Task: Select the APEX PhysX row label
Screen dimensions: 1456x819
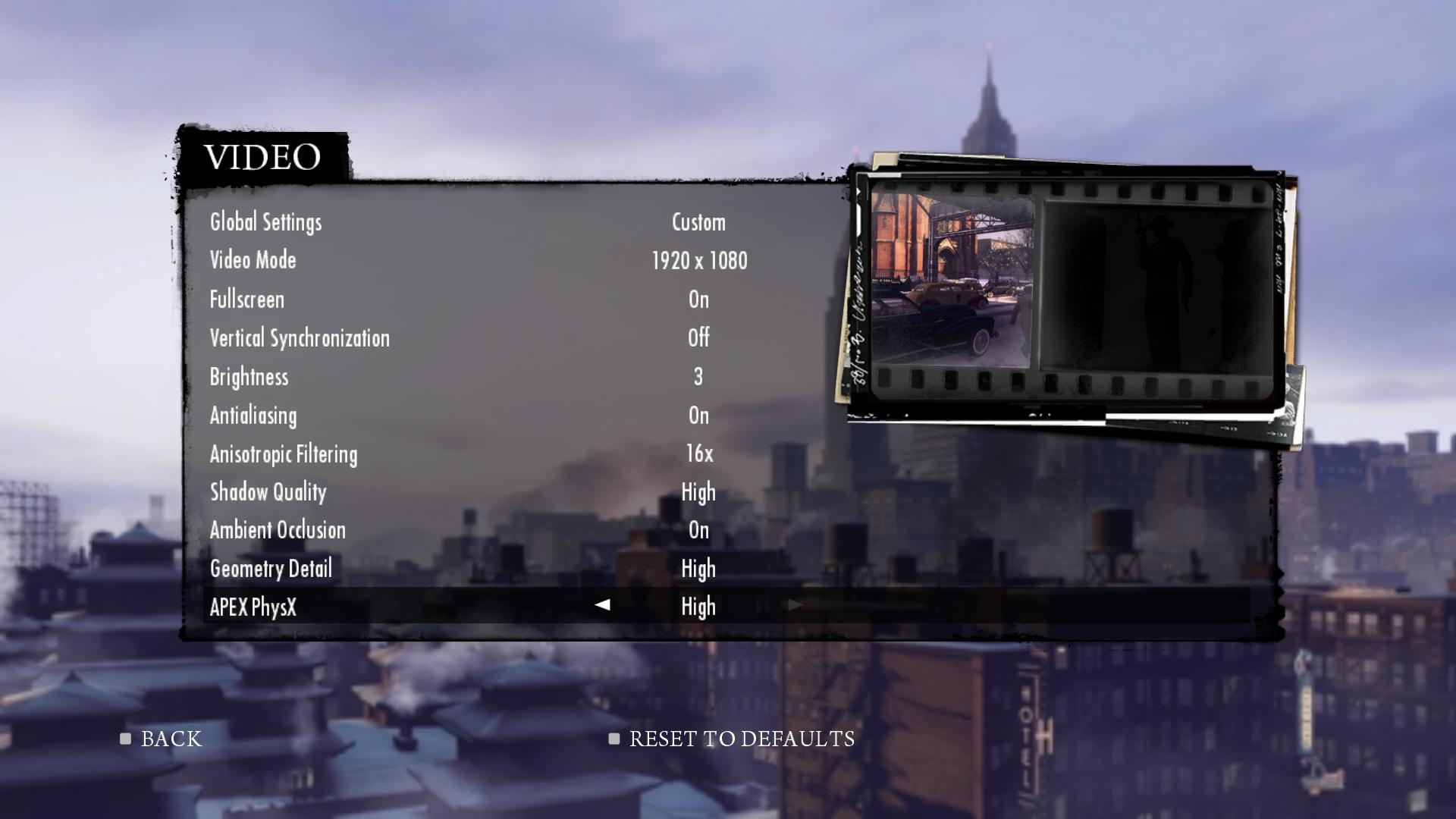Action: click(x=253, y=607)
